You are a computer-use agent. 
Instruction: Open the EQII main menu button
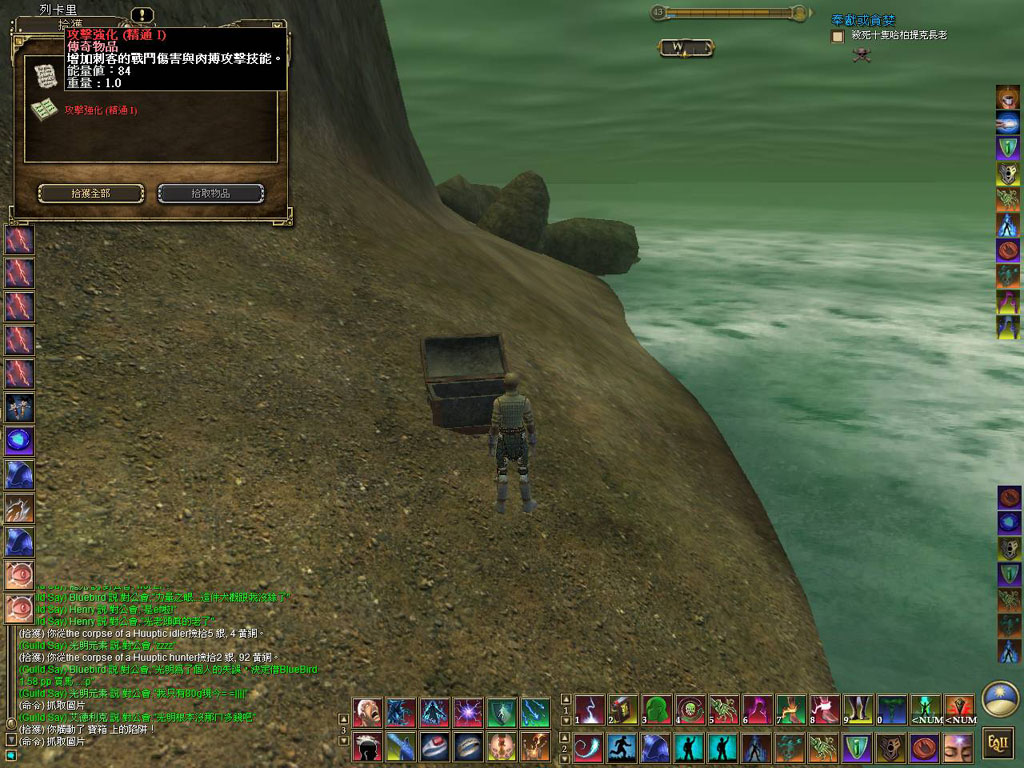[997, 742]
